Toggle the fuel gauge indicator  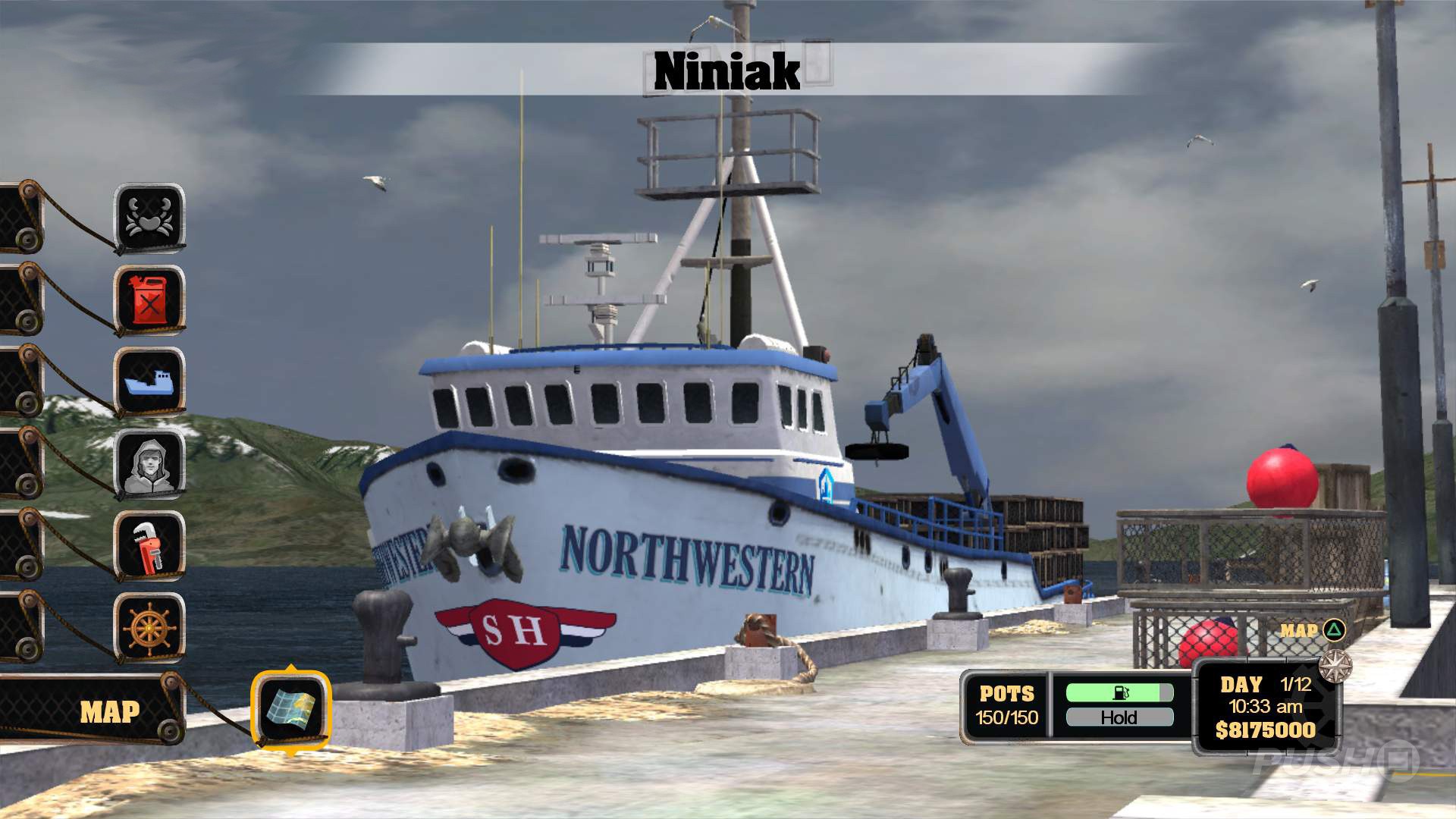point(1121,691)
